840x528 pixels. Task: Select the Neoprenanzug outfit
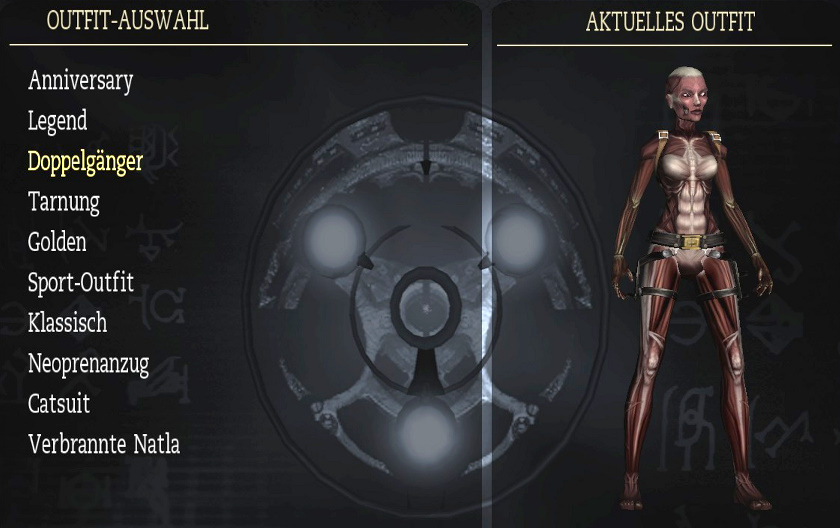coord(88,364)
